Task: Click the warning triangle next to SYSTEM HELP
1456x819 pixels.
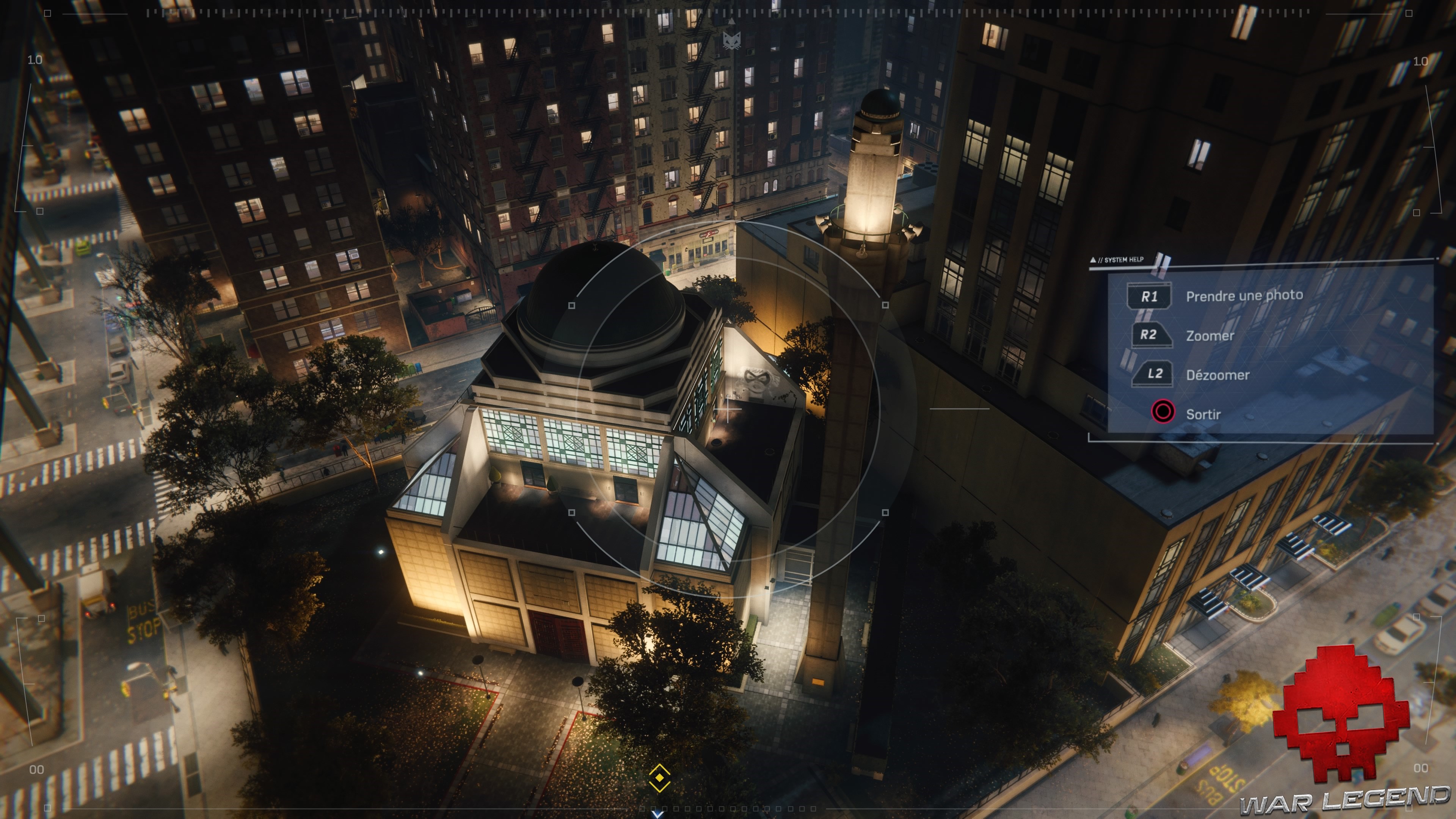Action: pos(1092,259)
